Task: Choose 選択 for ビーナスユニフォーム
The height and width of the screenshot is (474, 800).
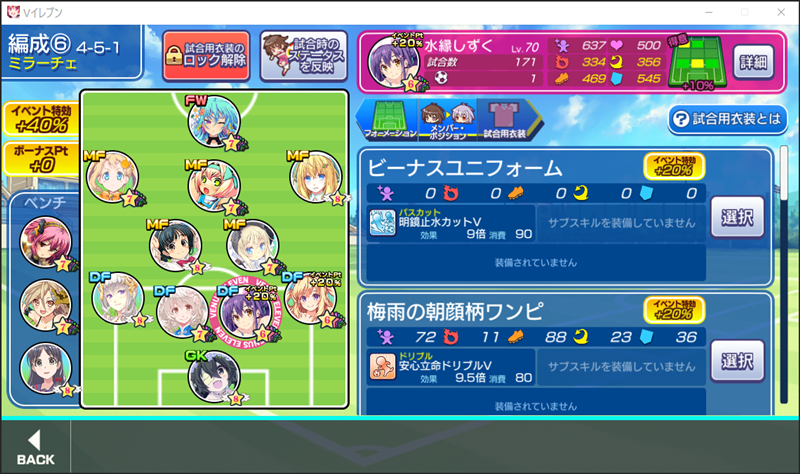Action: [x=738, y=216]
